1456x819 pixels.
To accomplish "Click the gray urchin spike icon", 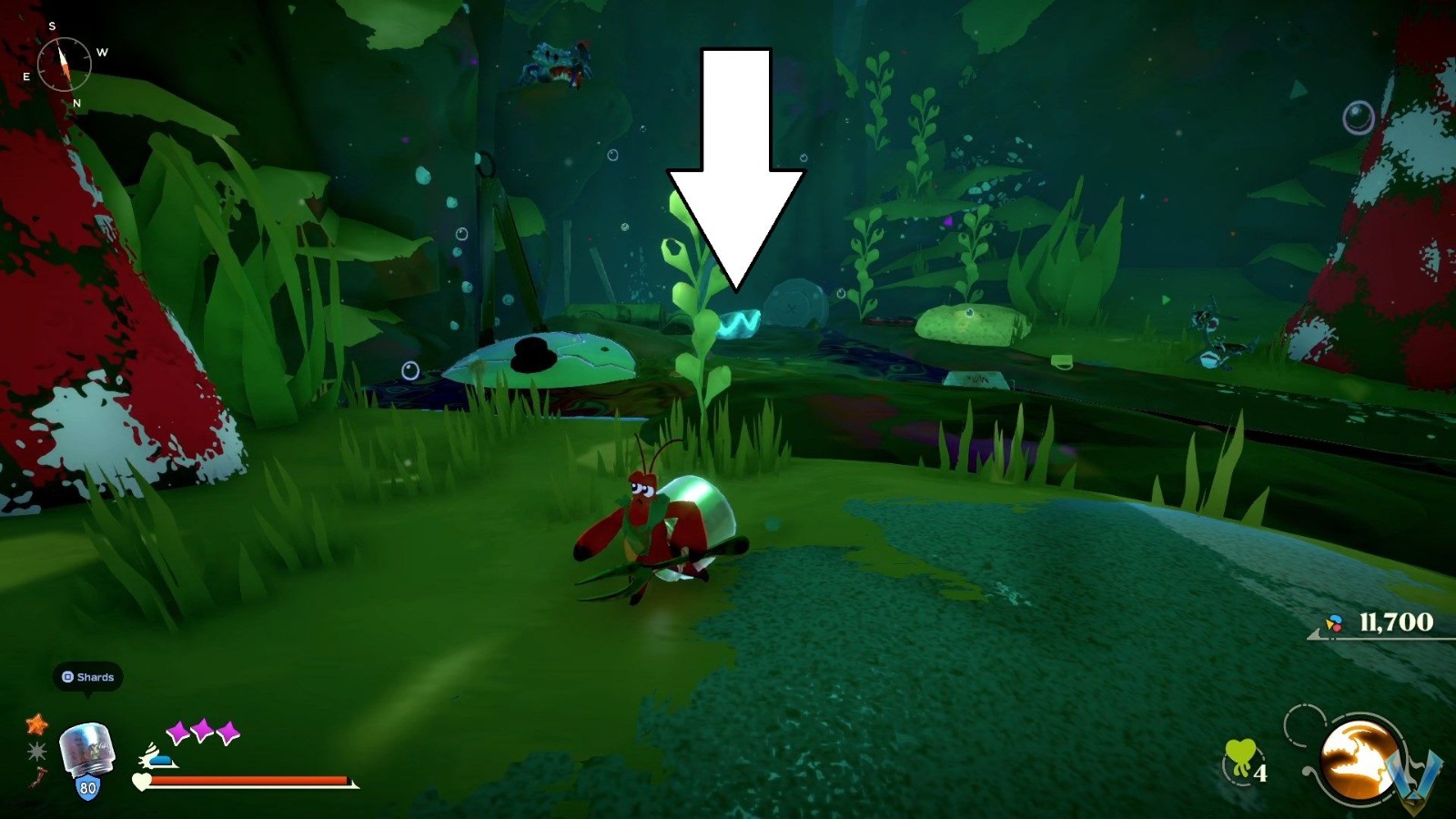I will 37,752.
